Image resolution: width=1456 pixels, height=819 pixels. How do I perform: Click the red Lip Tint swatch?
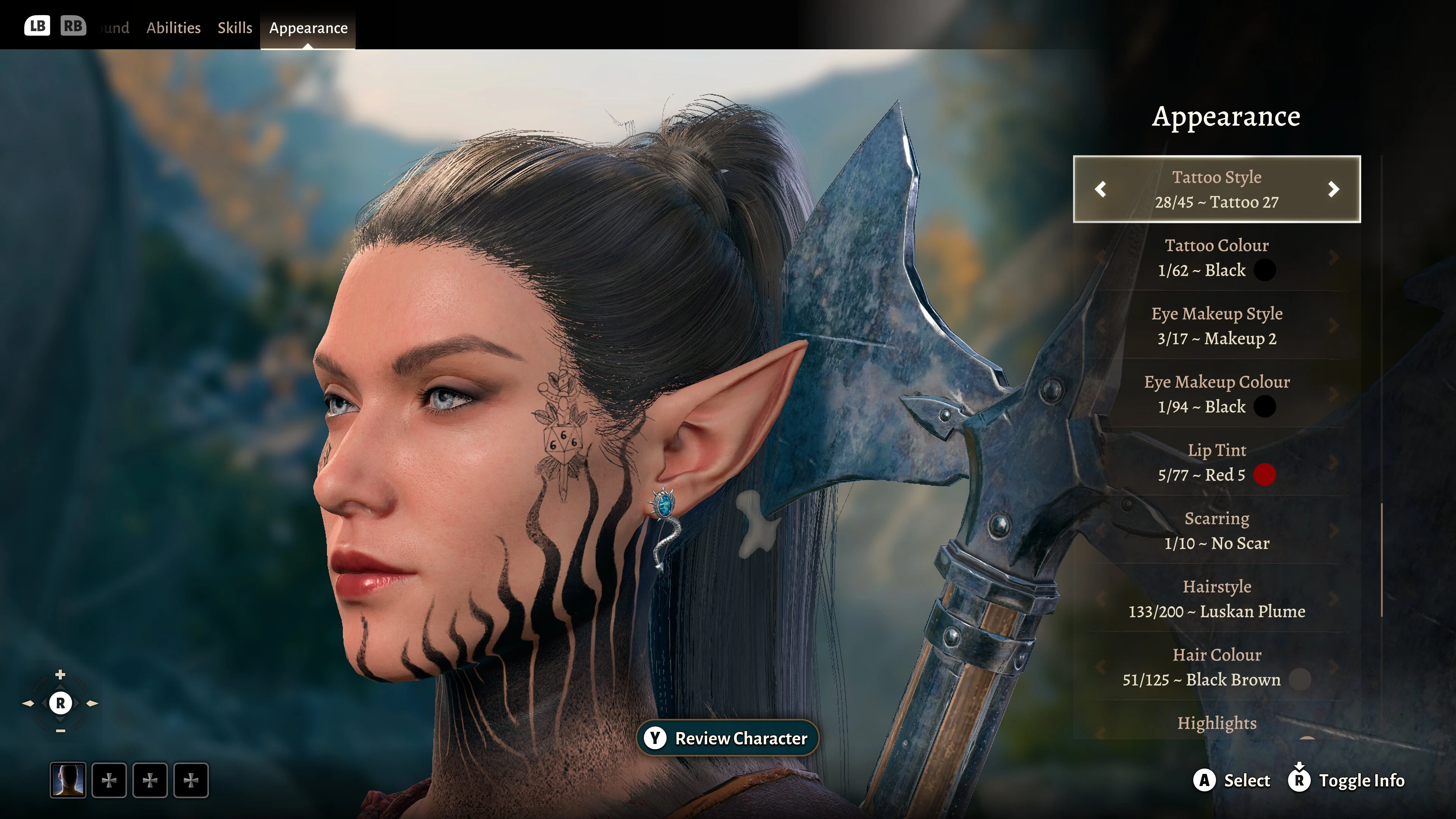(x=1265, y=475)
